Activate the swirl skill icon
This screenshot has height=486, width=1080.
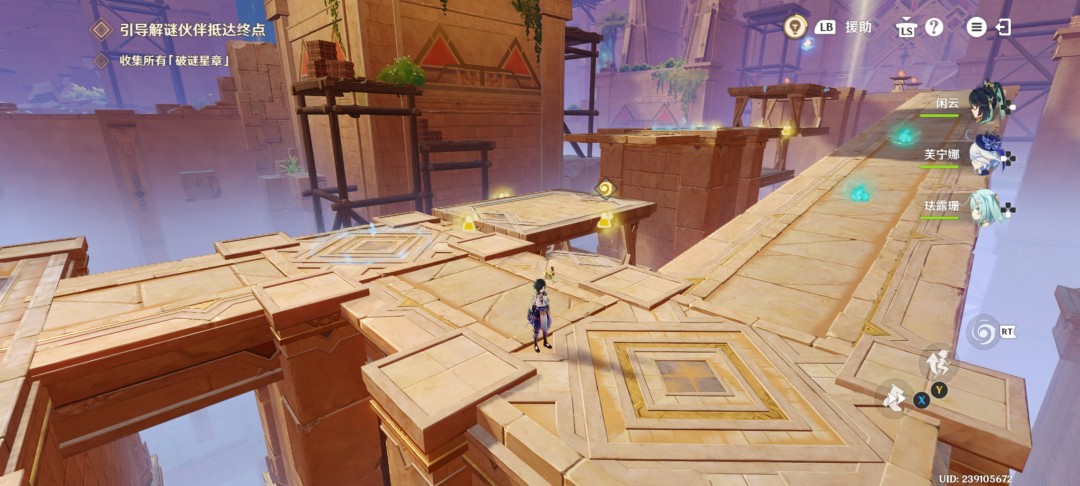[982, 331]
